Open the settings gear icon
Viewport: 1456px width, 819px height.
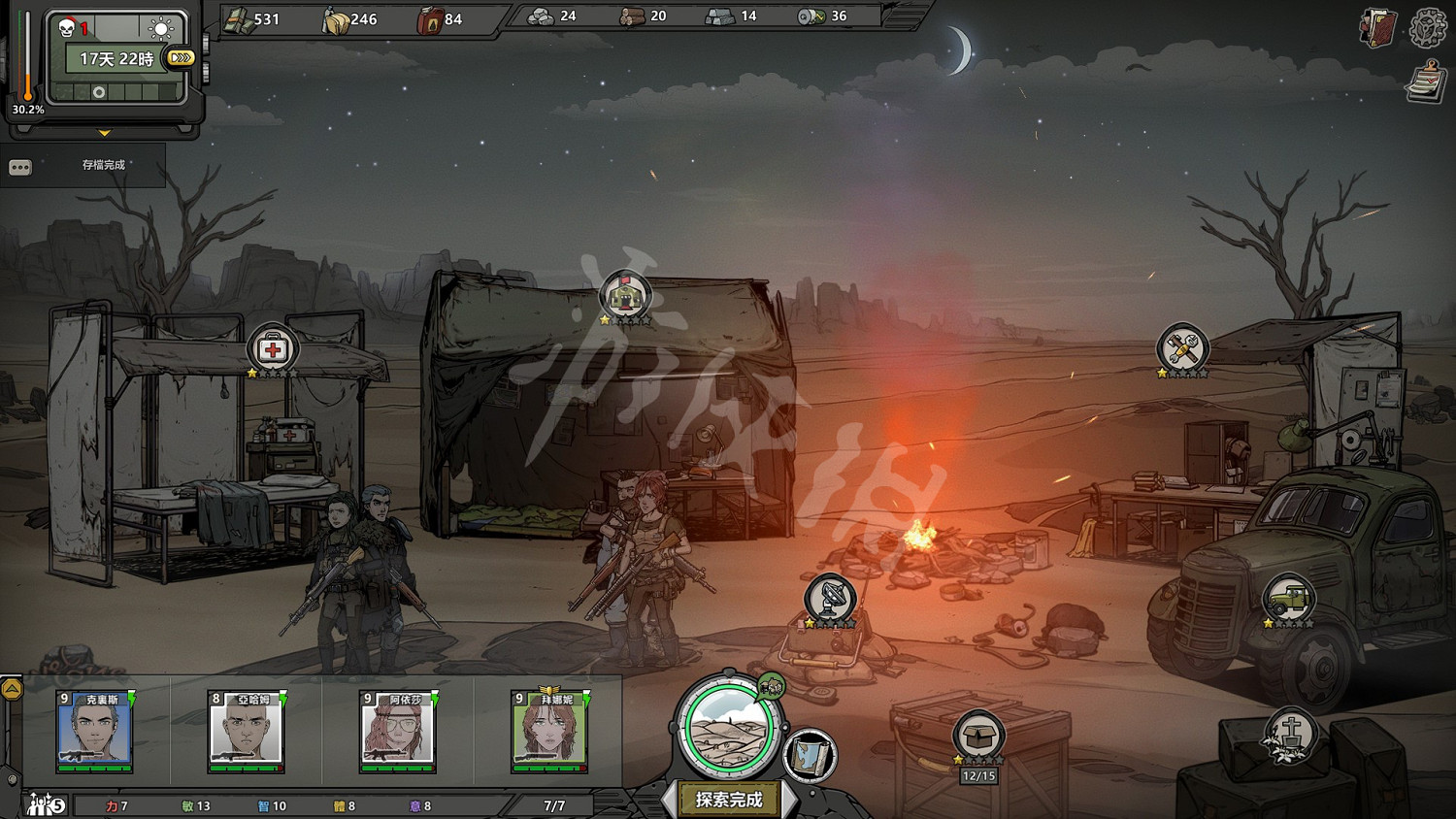click(1428, 28)
